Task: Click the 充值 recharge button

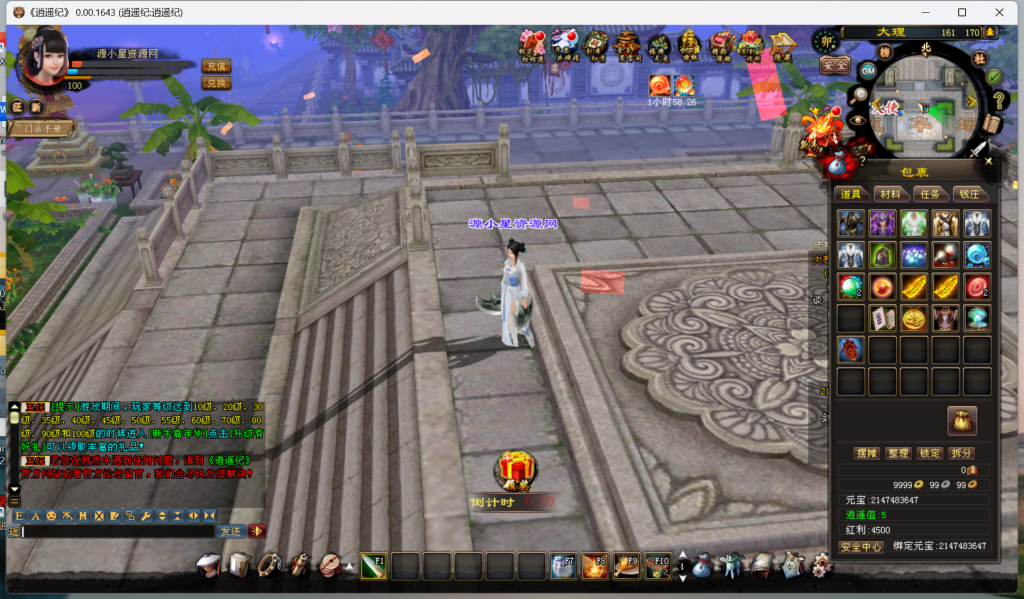Action: 216,66
